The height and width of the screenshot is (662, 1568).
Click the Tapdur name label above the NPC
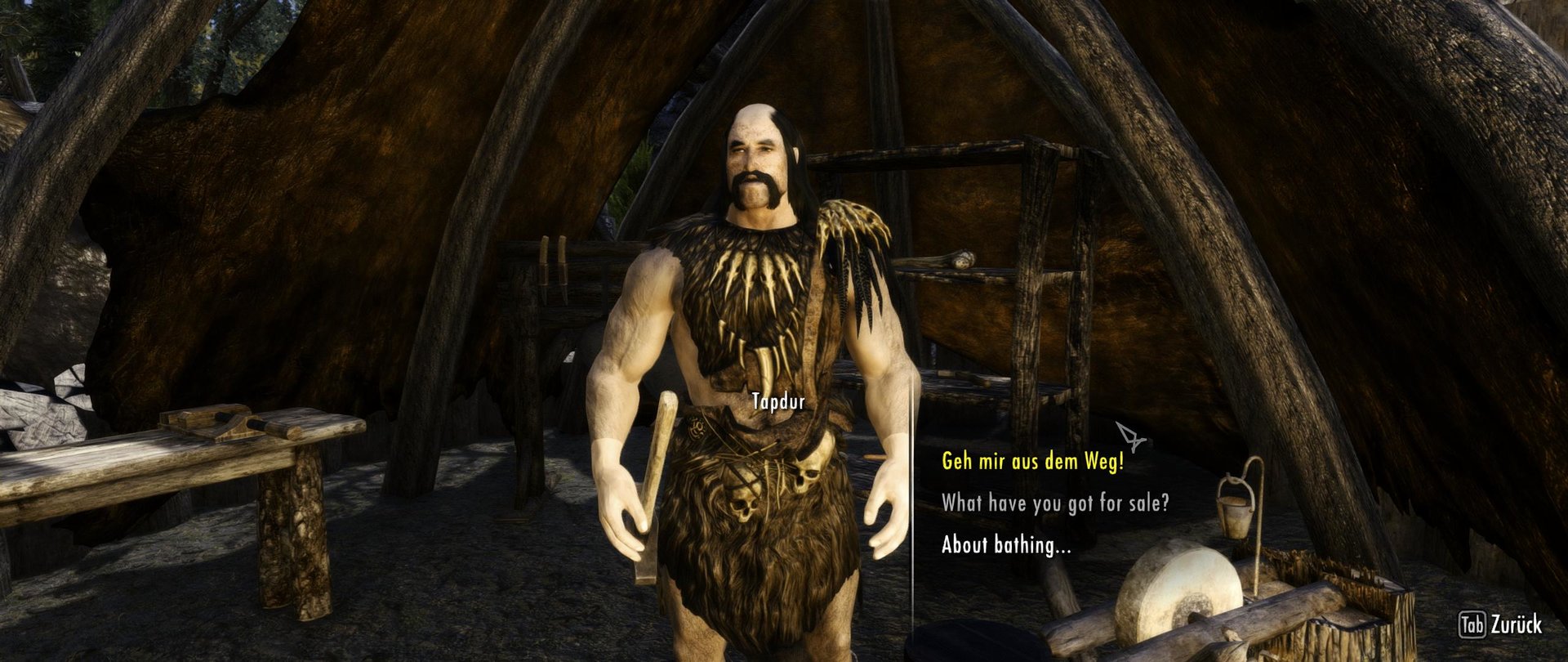click(x=777, y=401)
